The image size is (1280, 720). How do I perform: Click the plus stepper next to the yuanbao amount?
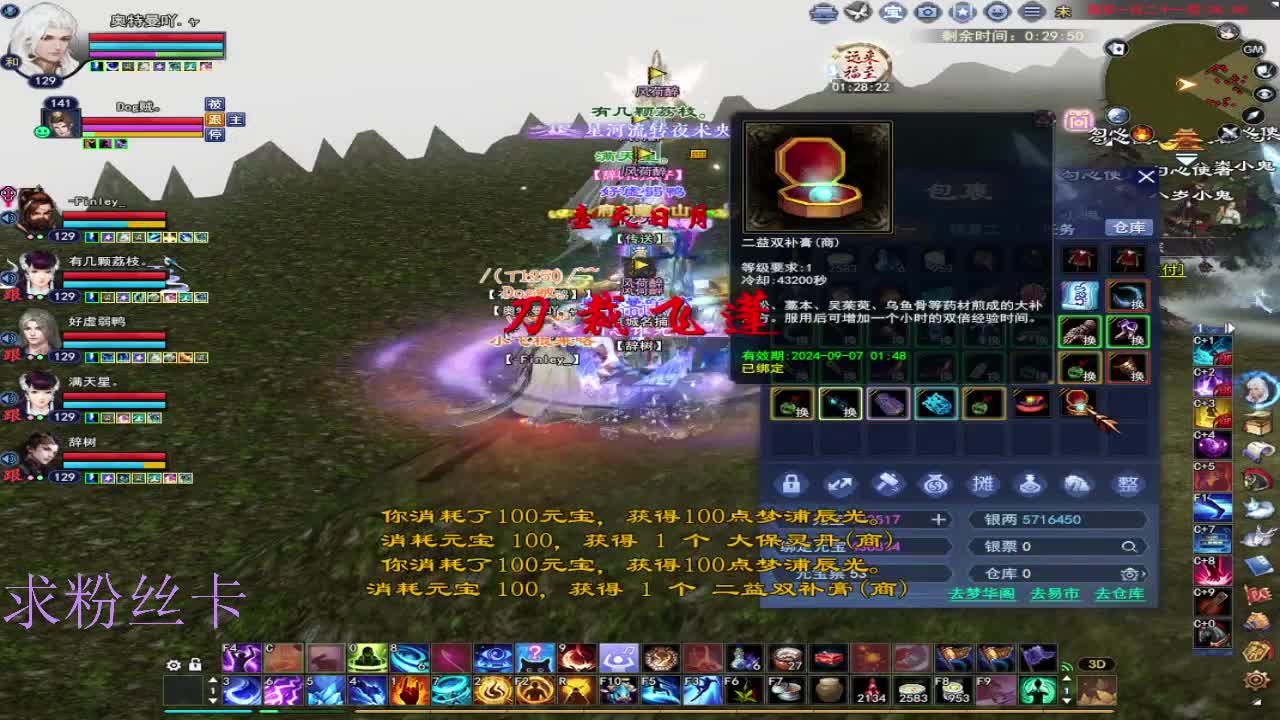coord(938,518)
